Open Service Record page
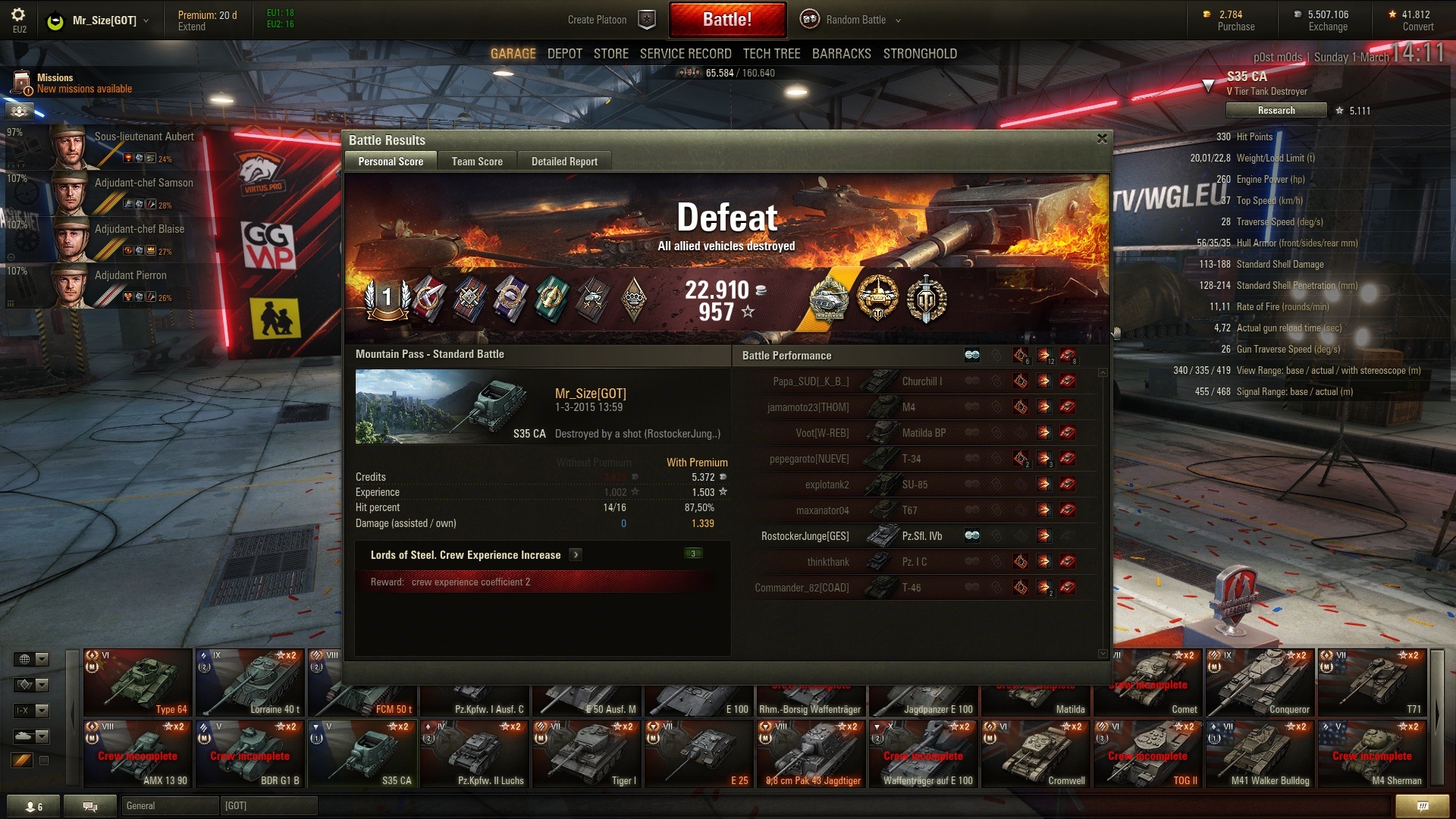 685,54
